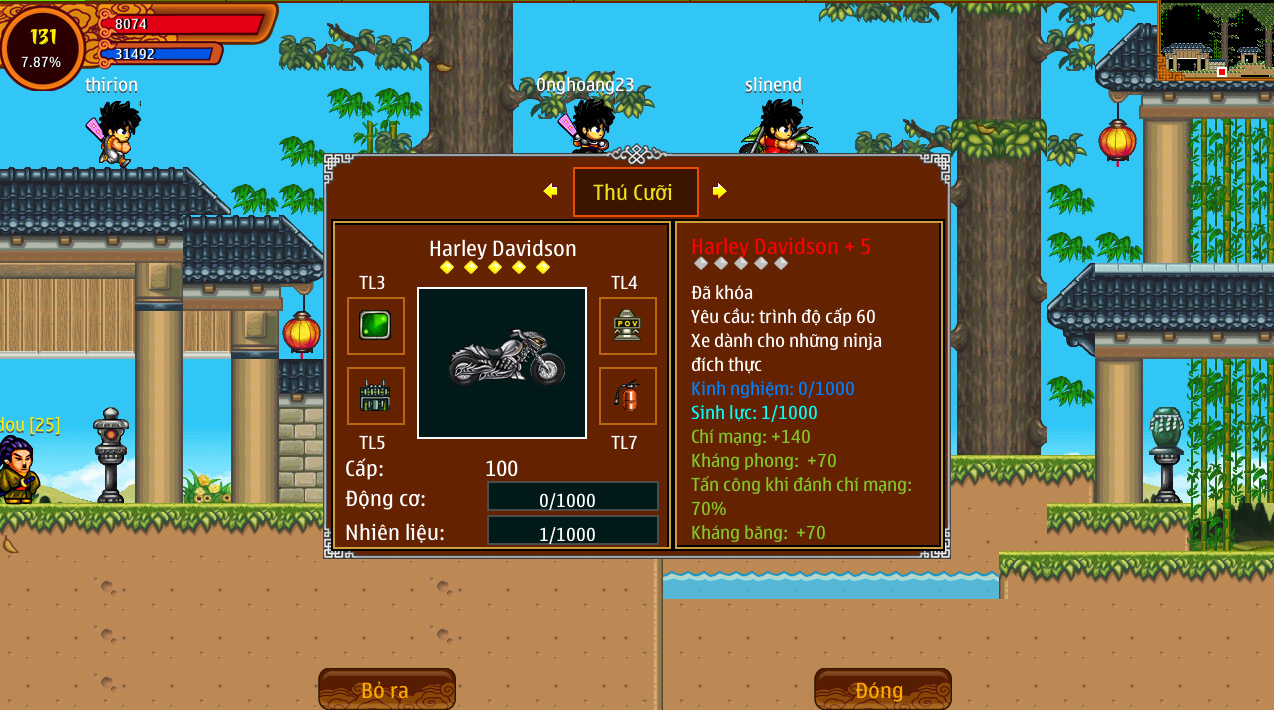Go to next panel with right arrow
Viewport: 1274px width, 710px height.
719,191
